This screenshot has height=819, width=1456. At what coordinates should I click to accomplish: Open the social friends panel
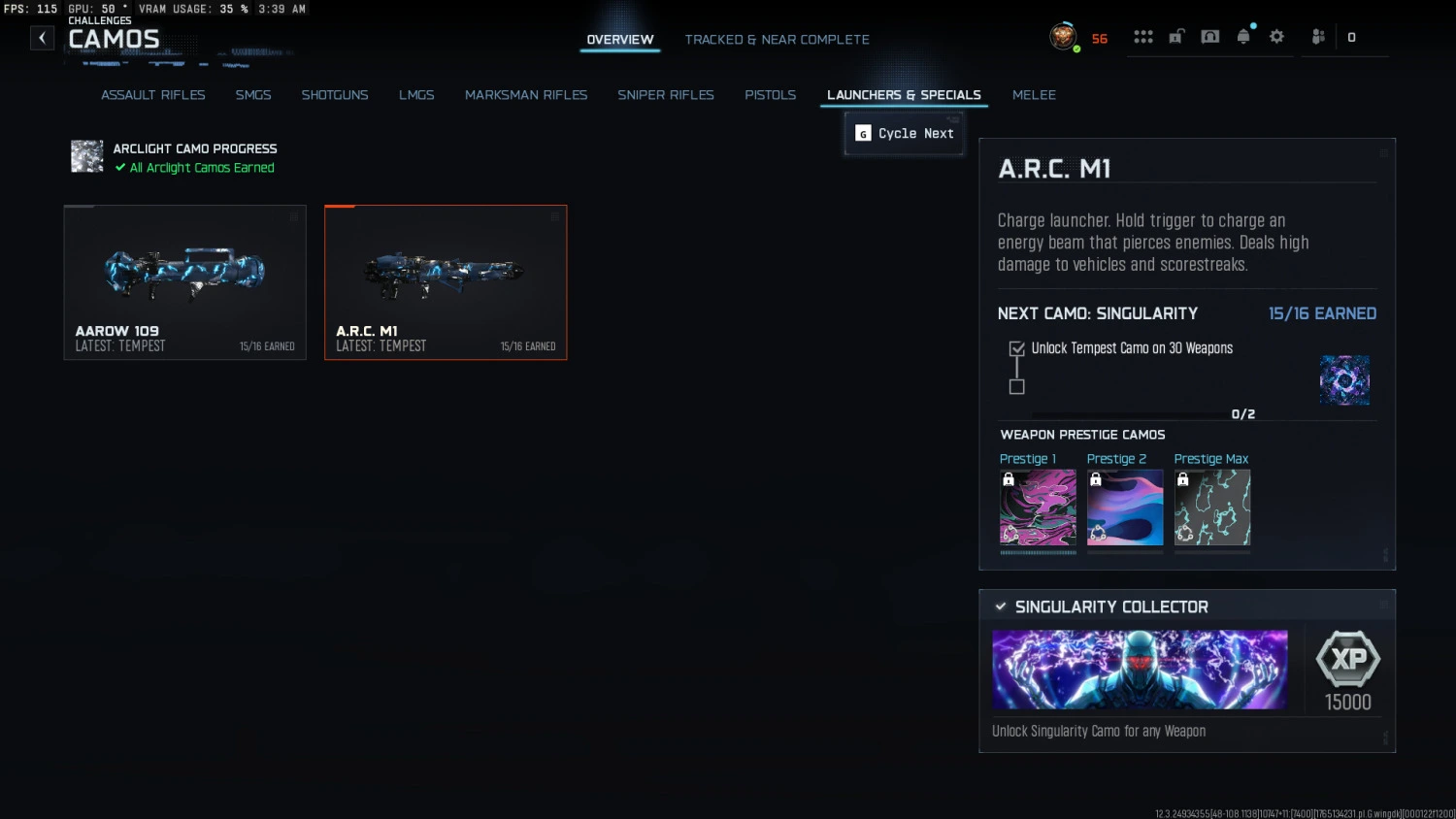coord(1317,36)
